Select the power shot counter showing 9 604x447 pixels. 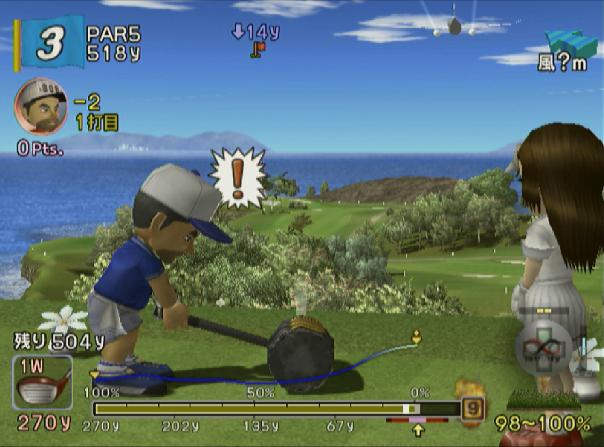[x=473, y=407]
